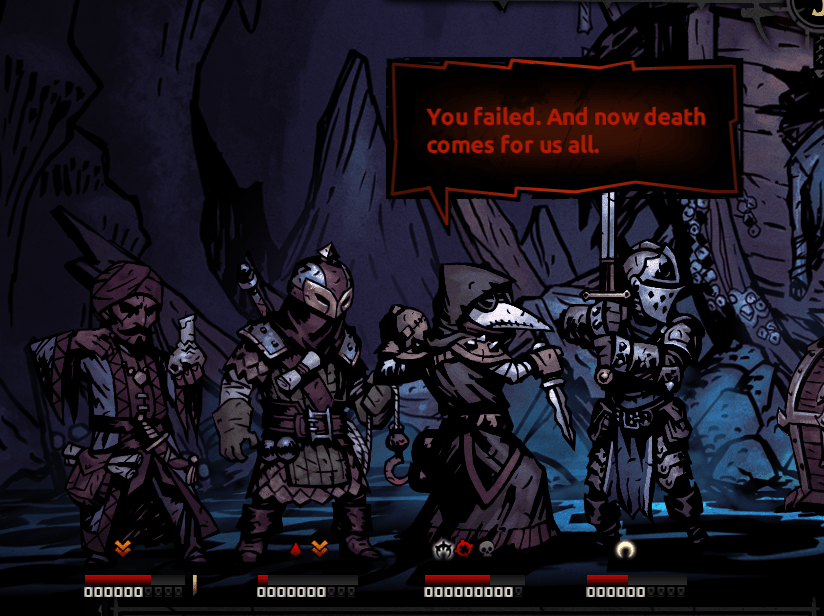This screenshot has height=616, width=824.
Task: Click the red blood drop status icon
Action: pos(295,548)
